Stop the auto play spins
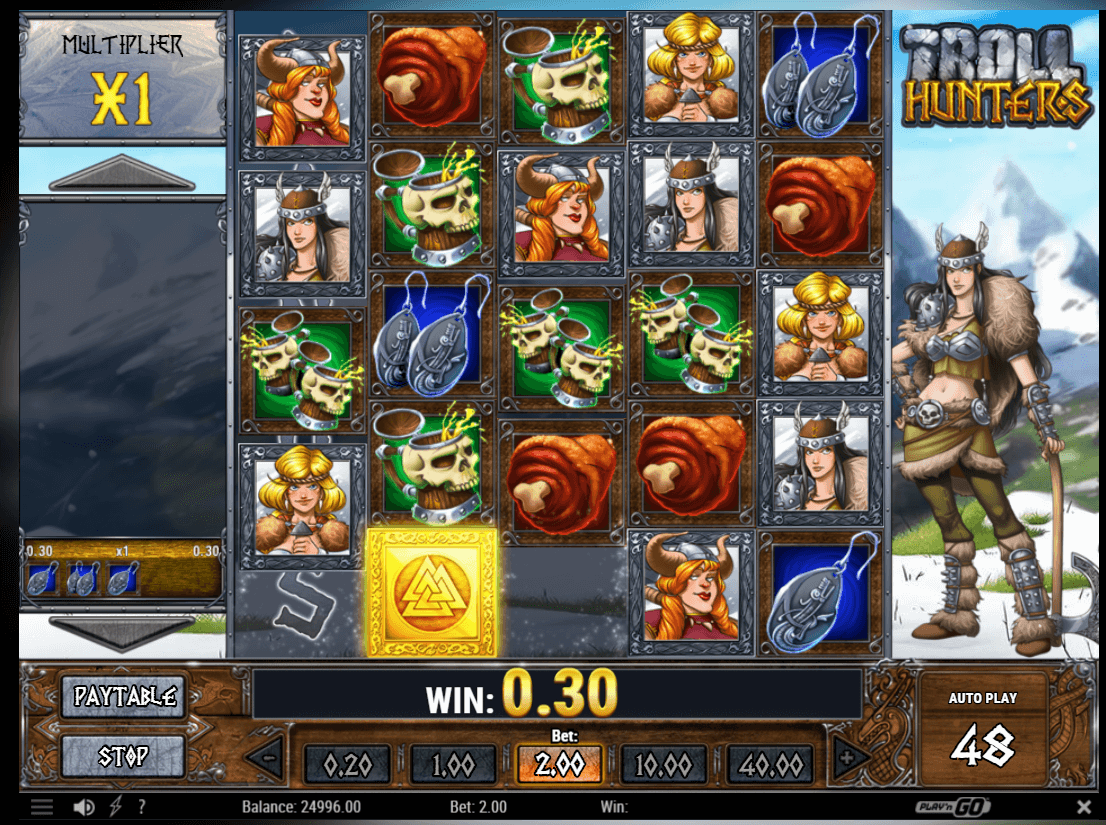The height and width of the screenshot is (825, 1106). click(124, 756)
